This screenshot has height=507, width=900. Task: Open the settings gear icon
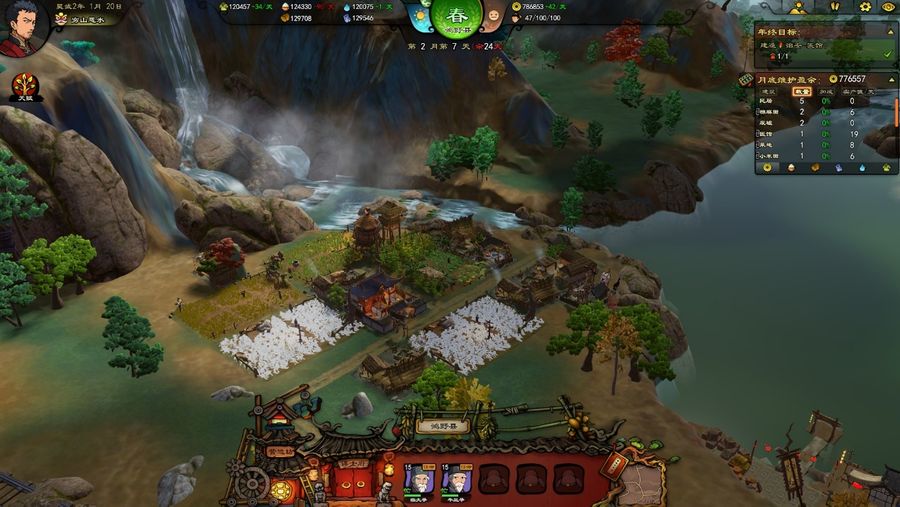click(x=866, y=7)
